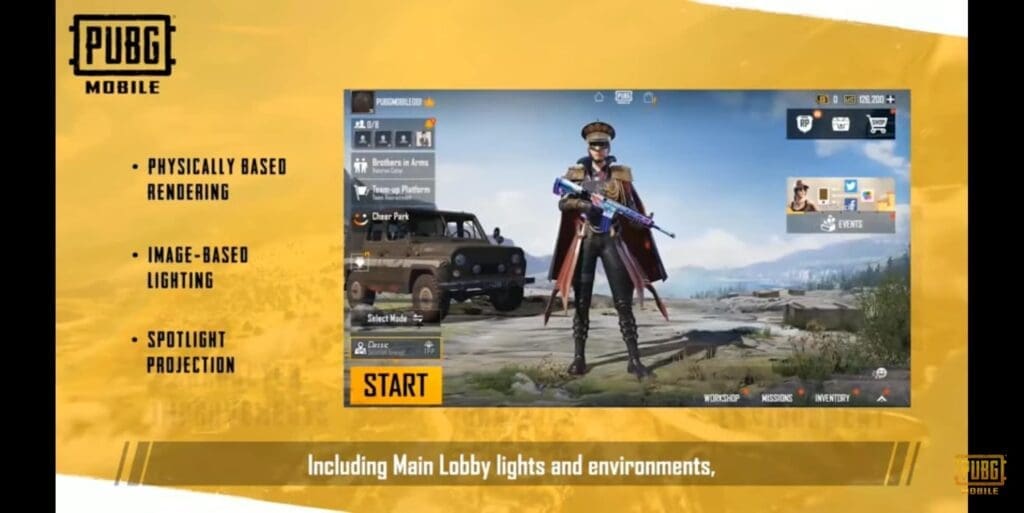Open the Inventory
Viewport: 1024px width, 513px height.
click(832, 398)
